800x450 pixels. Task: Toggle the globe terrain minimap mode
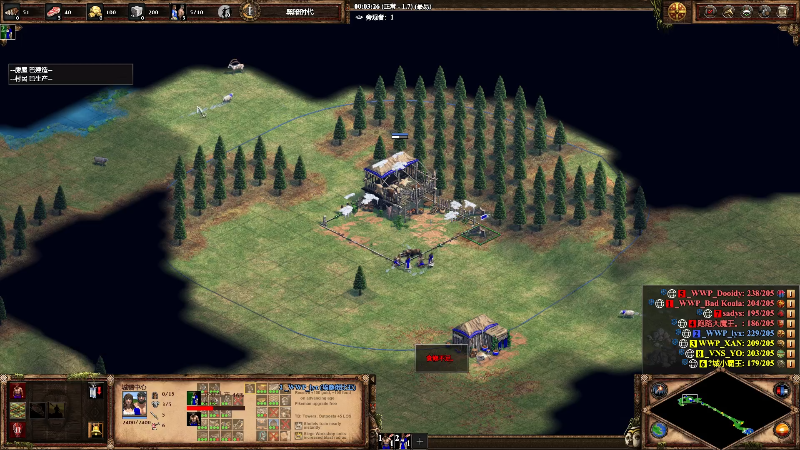(658, 430)
